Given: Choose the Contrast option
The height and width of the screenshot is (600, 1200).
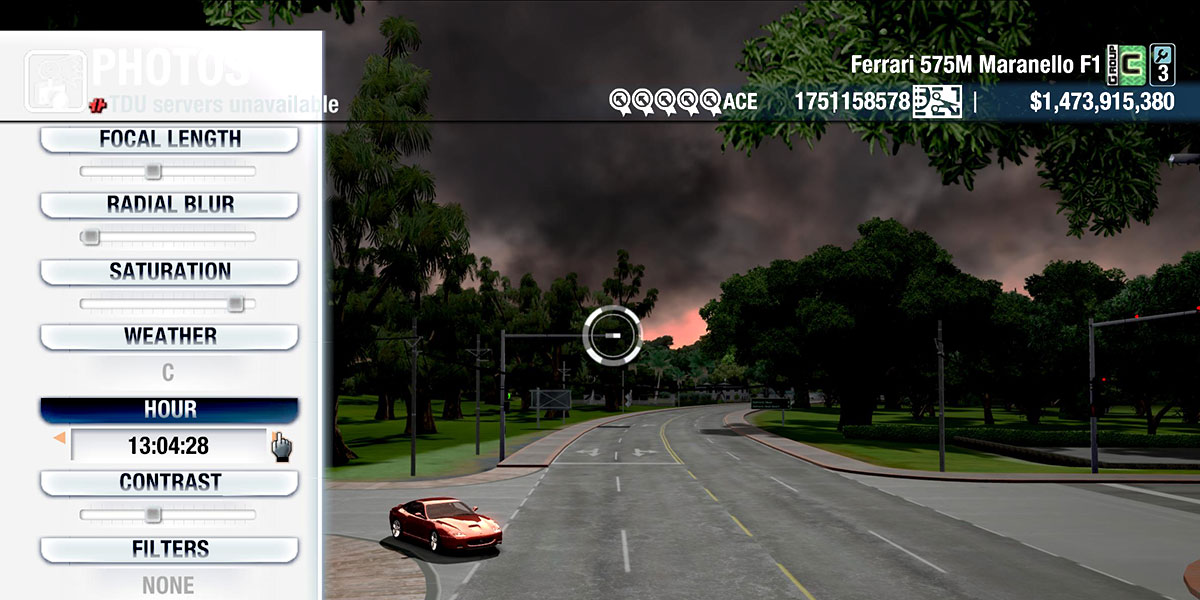Looking at the screenshot, I should click(169, 482).
